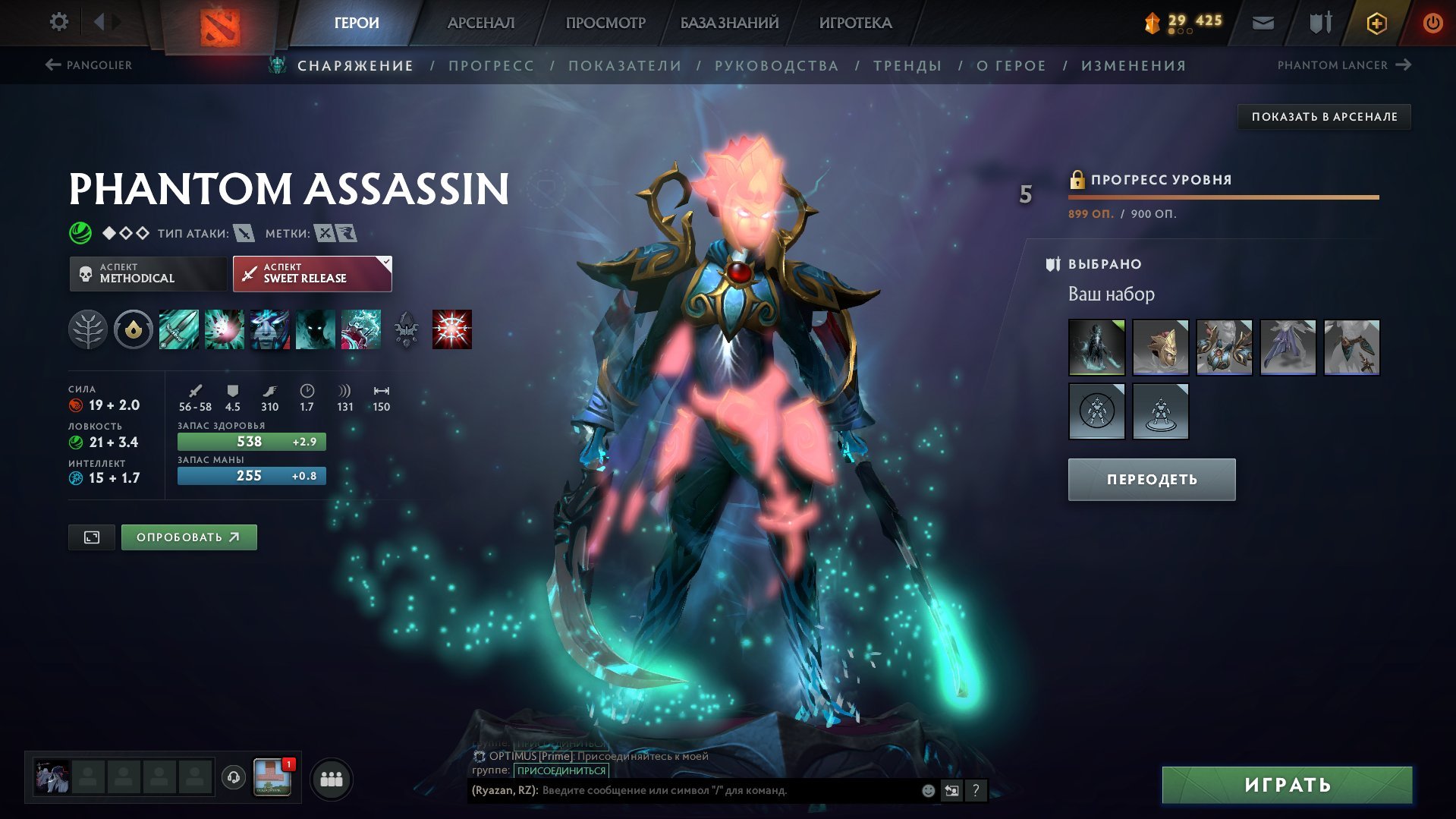1456x819 pixels.
Task: Go to previous hero Pangolier
Action: tap(89, 65)
